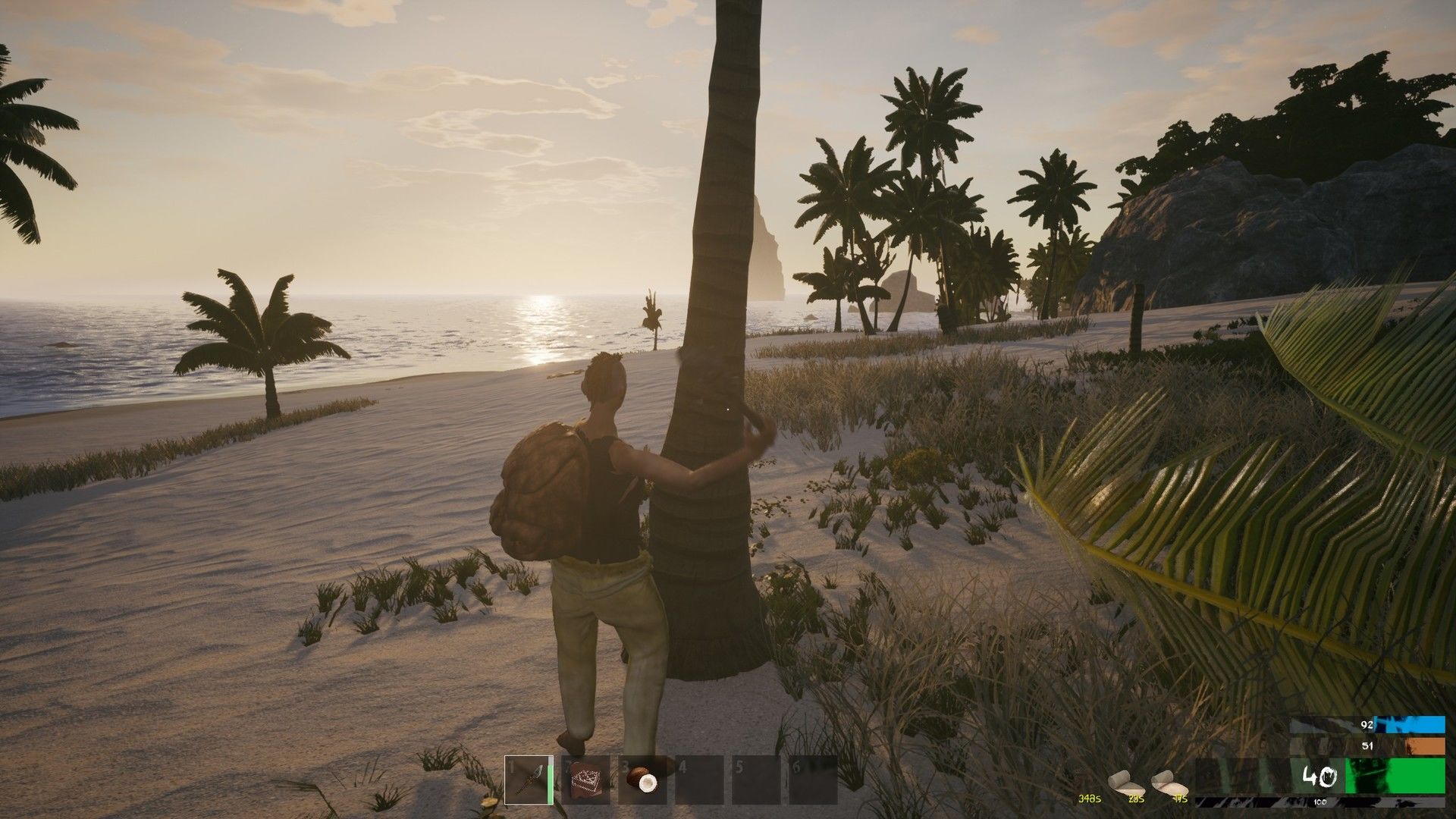Select empty hotbar slot number 5
The width and height of the screenshot is (1456, 819).
757,780
